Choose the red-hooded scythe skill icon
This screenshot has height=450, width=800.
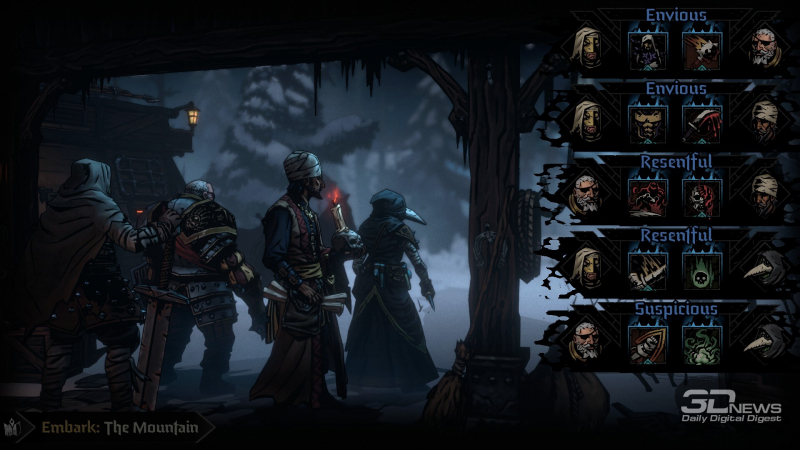699,119
